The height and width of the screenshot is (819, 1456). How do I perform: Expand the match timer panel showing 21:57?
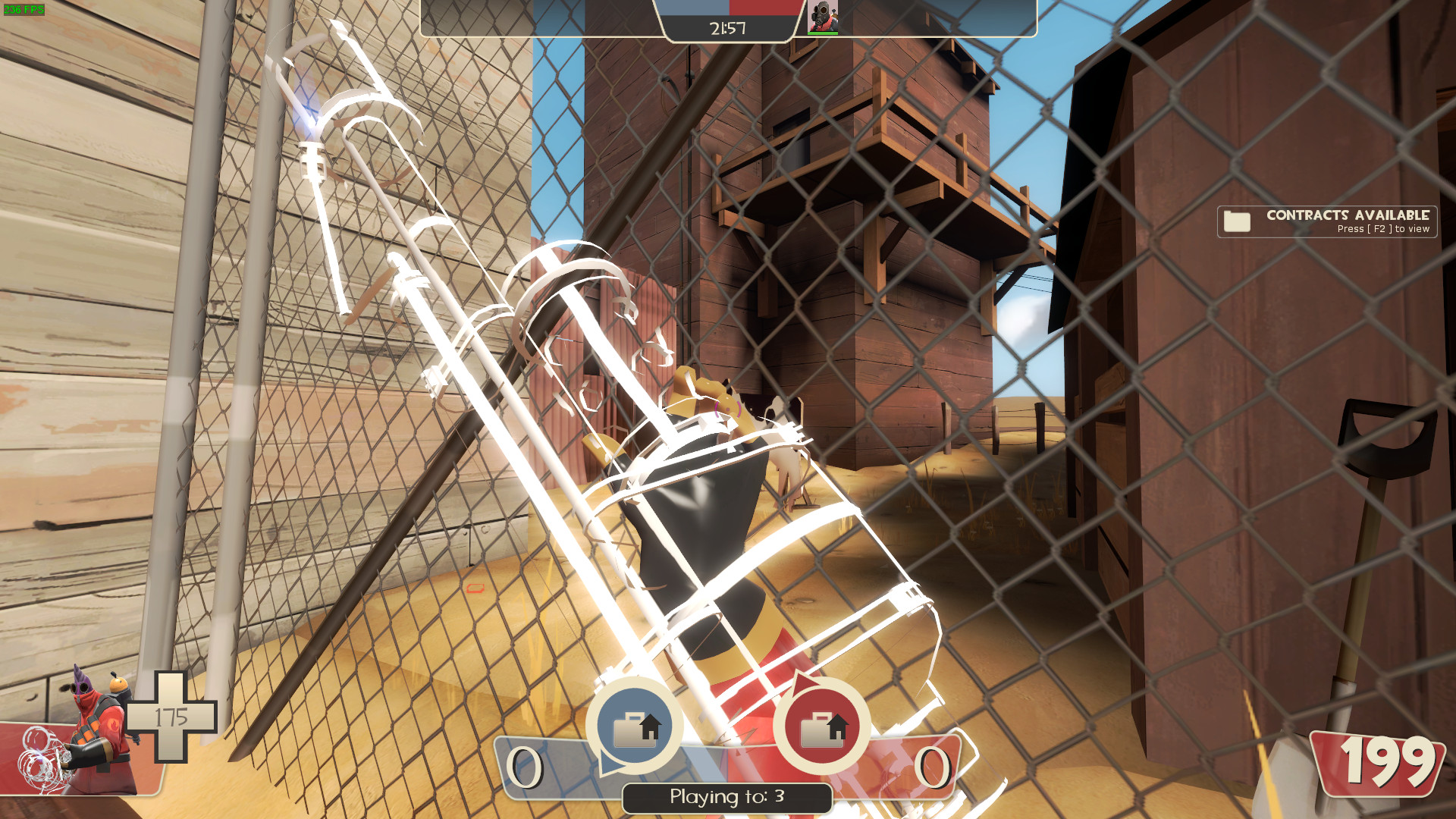(x=726, y=29)
